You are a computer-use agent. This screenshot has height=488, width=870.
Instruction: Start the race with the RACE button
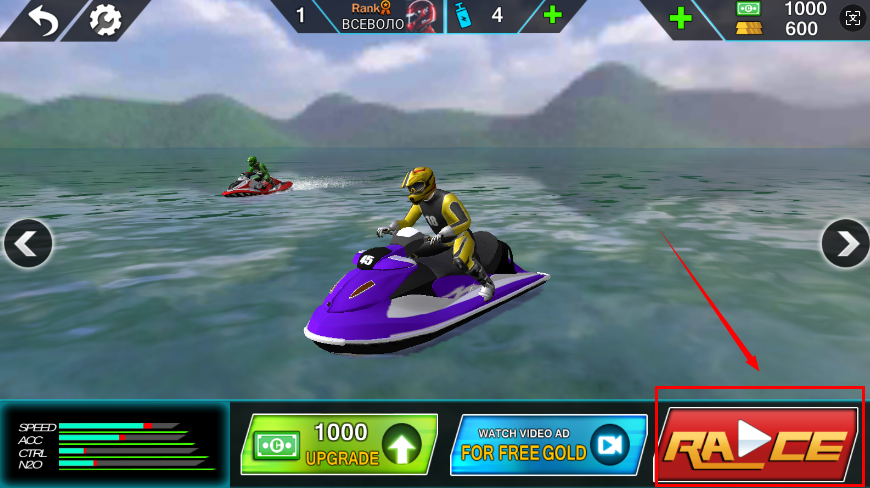(759, 444)
